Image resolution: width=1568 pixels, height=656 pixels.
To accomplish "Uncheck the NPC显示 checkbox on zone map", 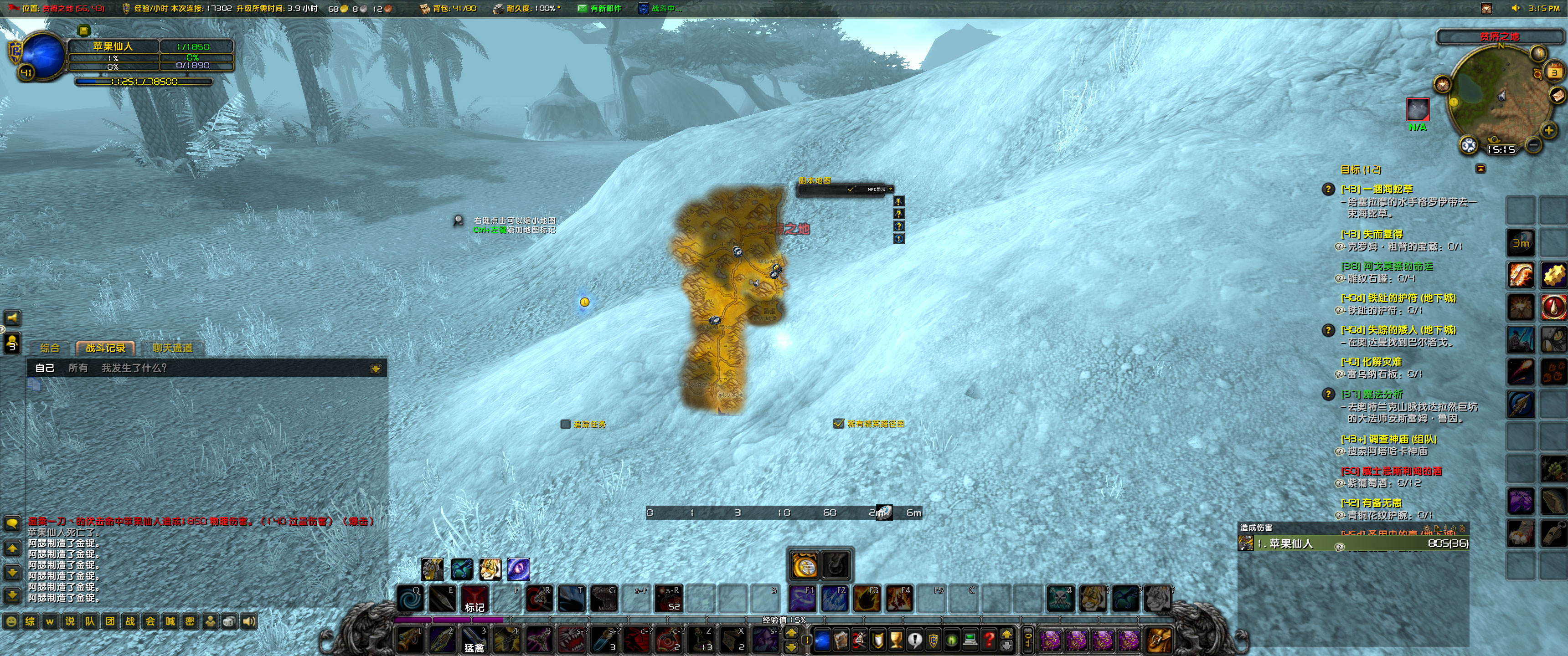I will point(851,190).
